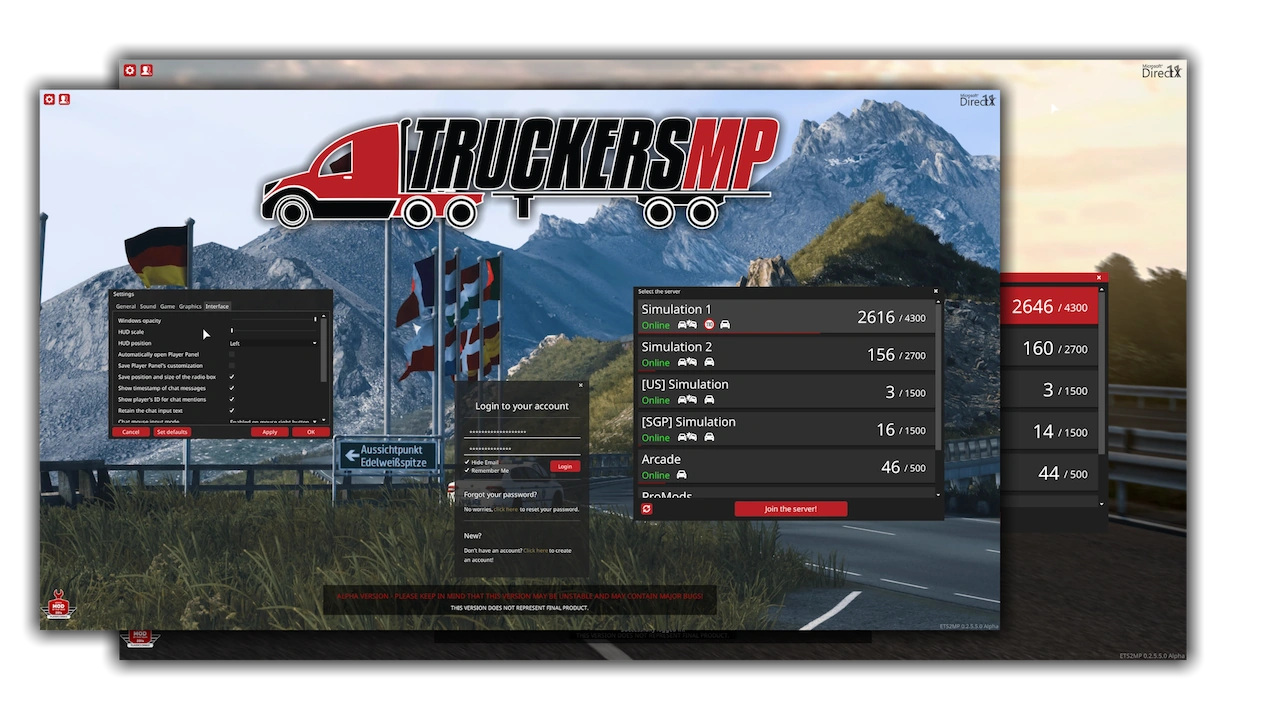The width and height of the screenshot is (1280, 720).
Task: Open the Sound settings tab
Action: (148, 306)
